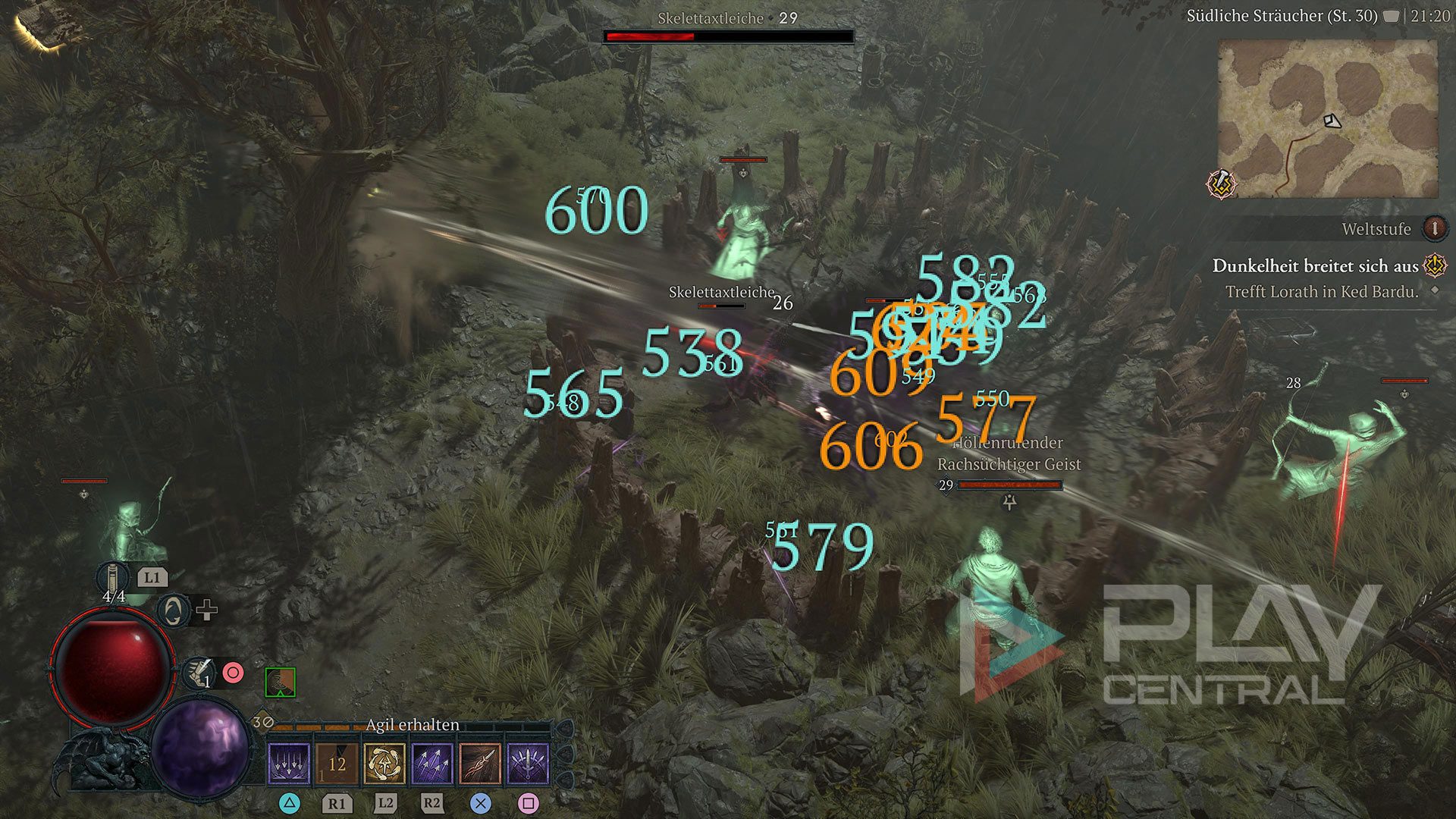
Task: Activate the arrow rain skill
Action: tap(289, 763)
